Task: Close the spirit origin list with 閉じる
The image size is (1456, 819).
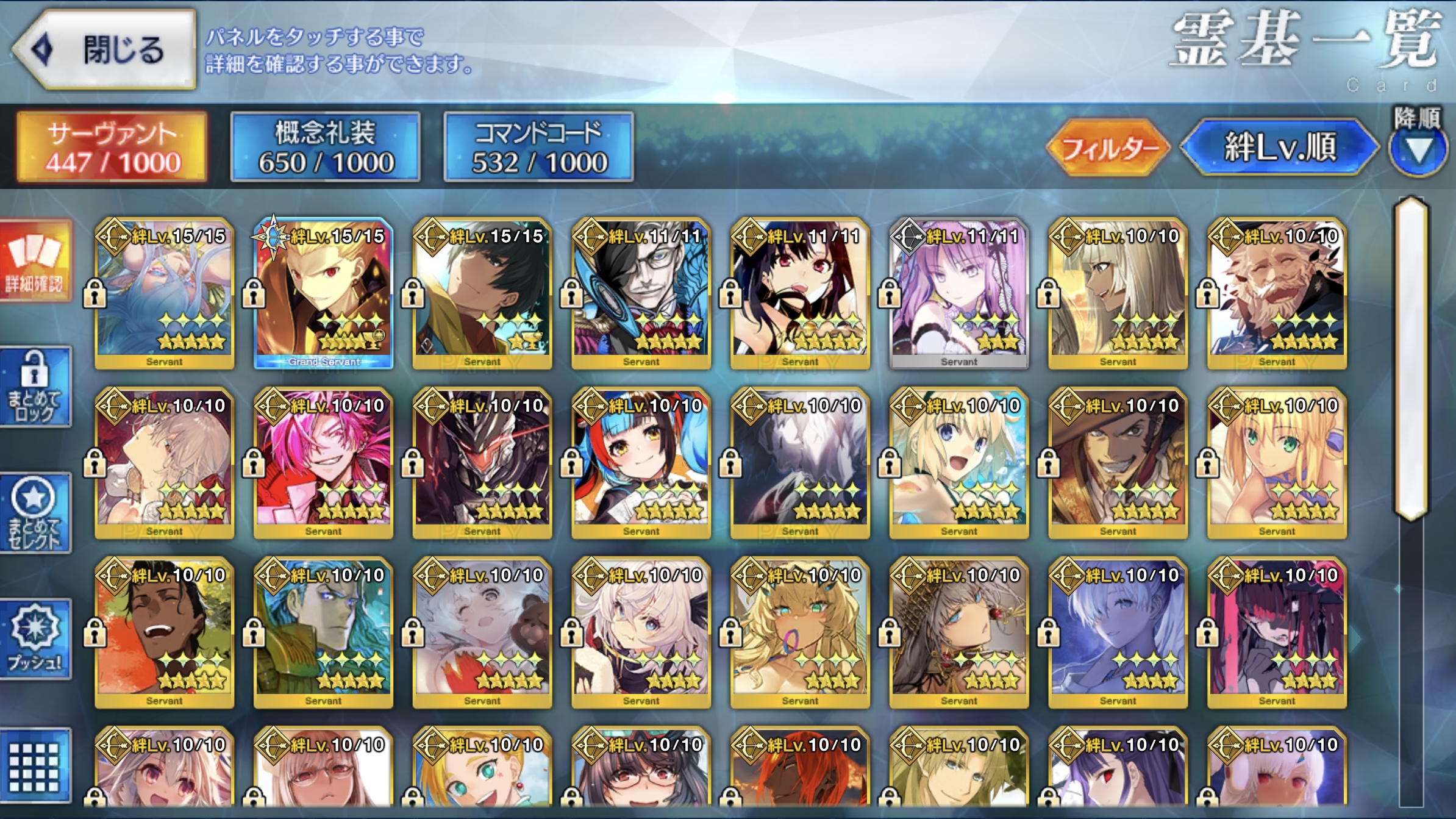Action: (105, 49)
